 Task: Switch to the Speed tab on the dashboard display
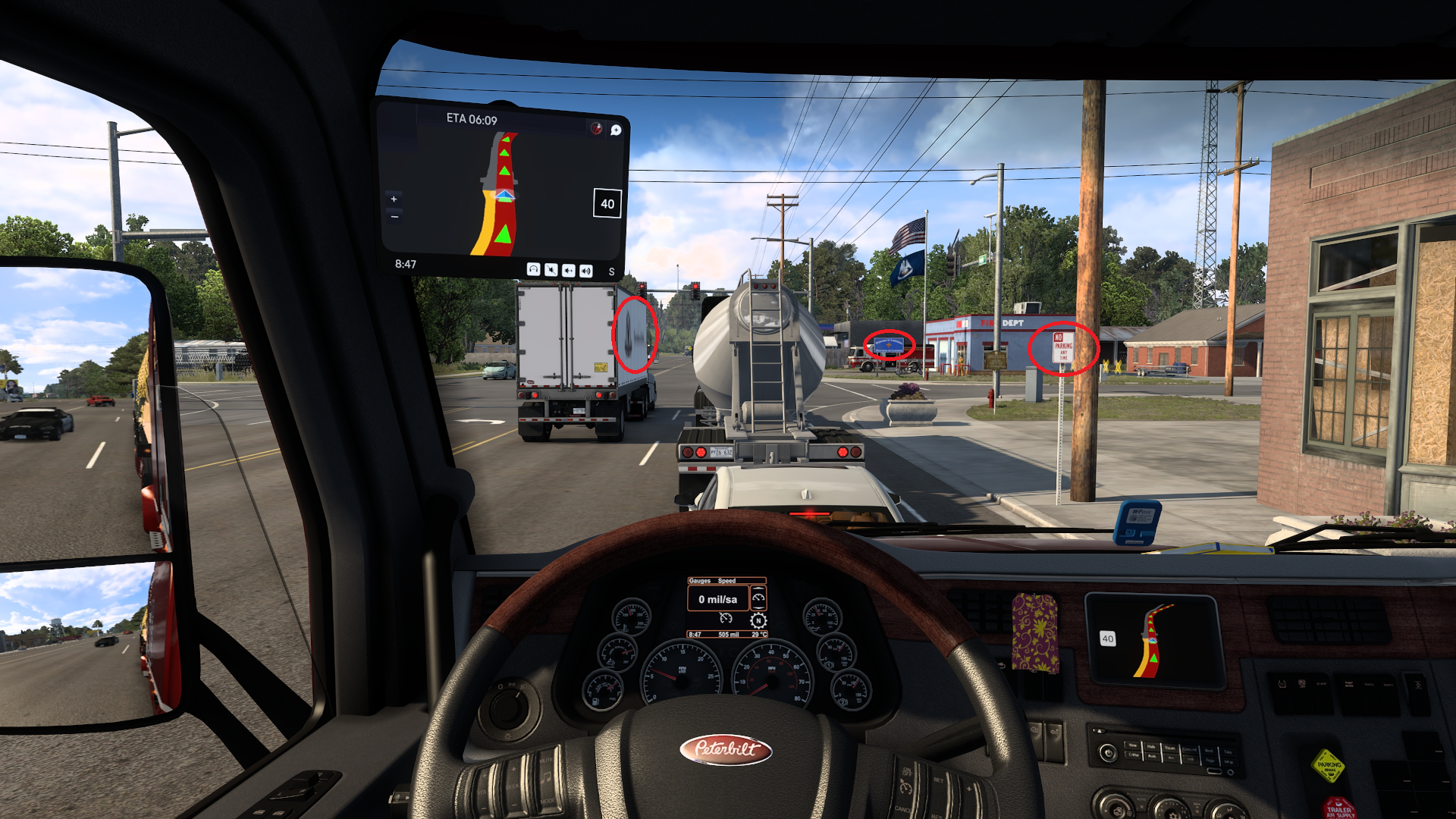click(726, 581)
